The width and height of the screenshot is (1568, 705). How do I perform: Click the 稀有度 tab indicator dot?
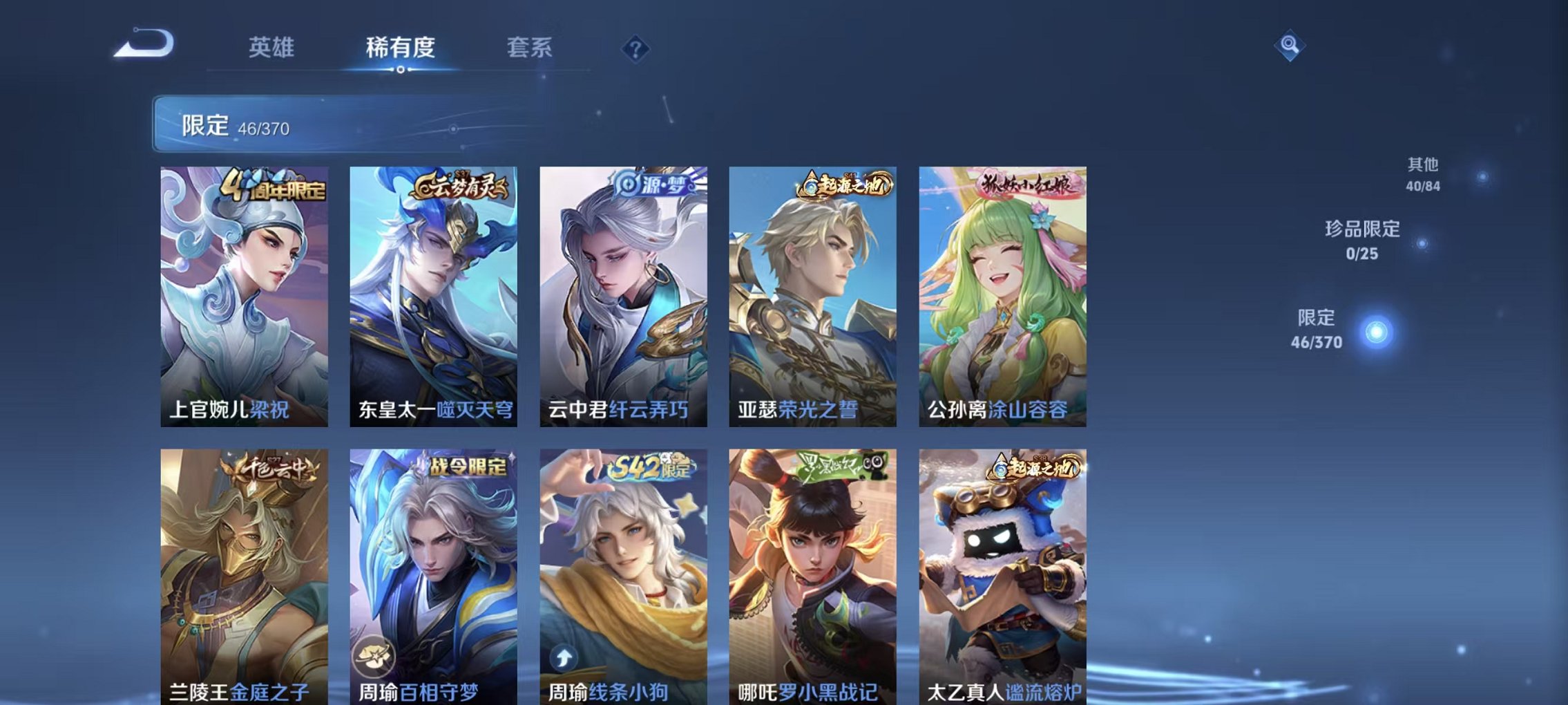pos(402,69)
